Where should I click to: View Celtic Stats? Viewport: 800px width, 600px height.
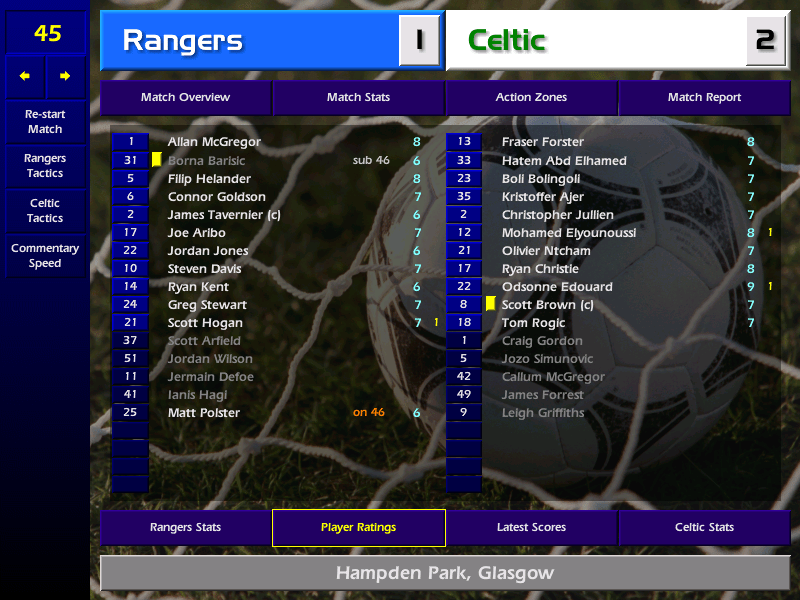pyautogui.click(x=704, y=528)
